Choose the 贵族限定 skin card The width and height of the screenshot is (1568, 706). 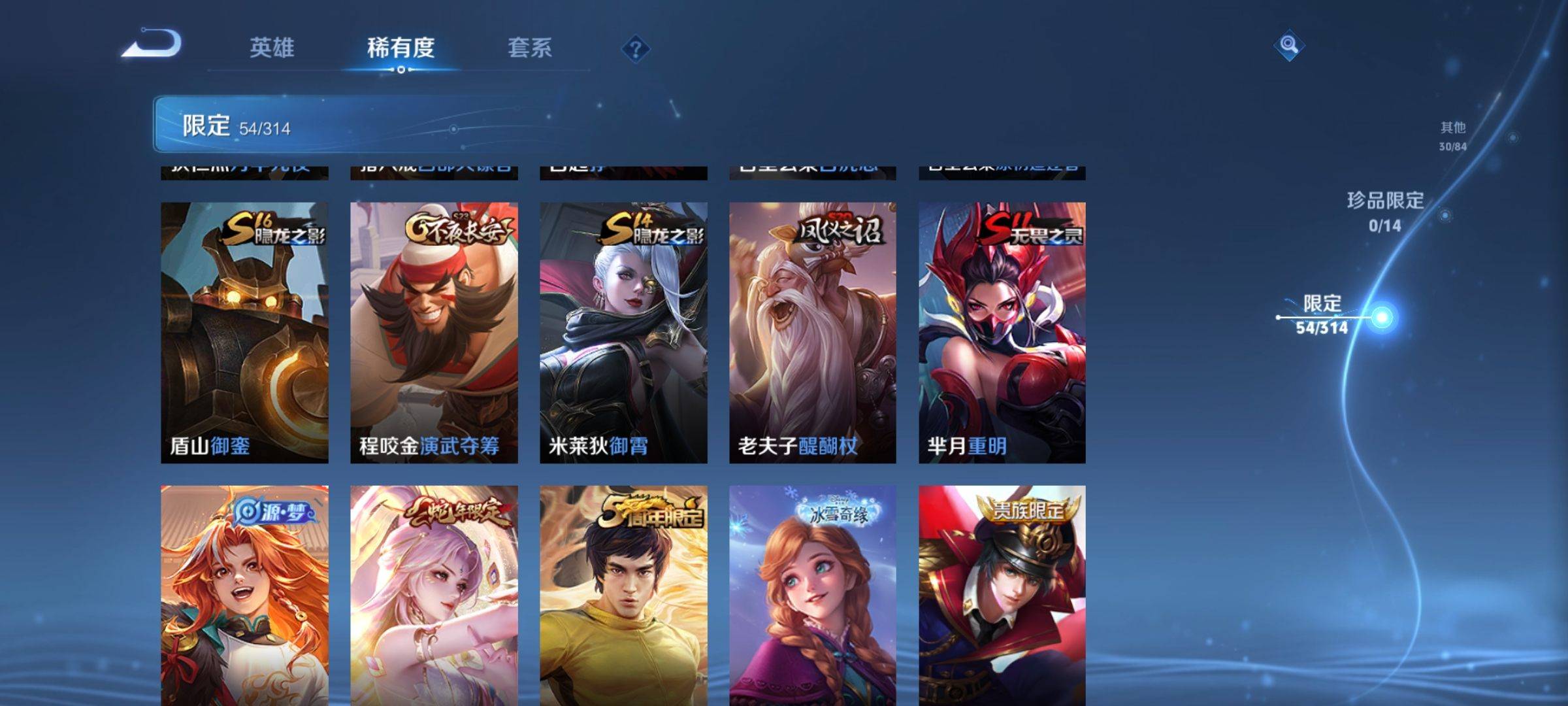point(1002,595)
